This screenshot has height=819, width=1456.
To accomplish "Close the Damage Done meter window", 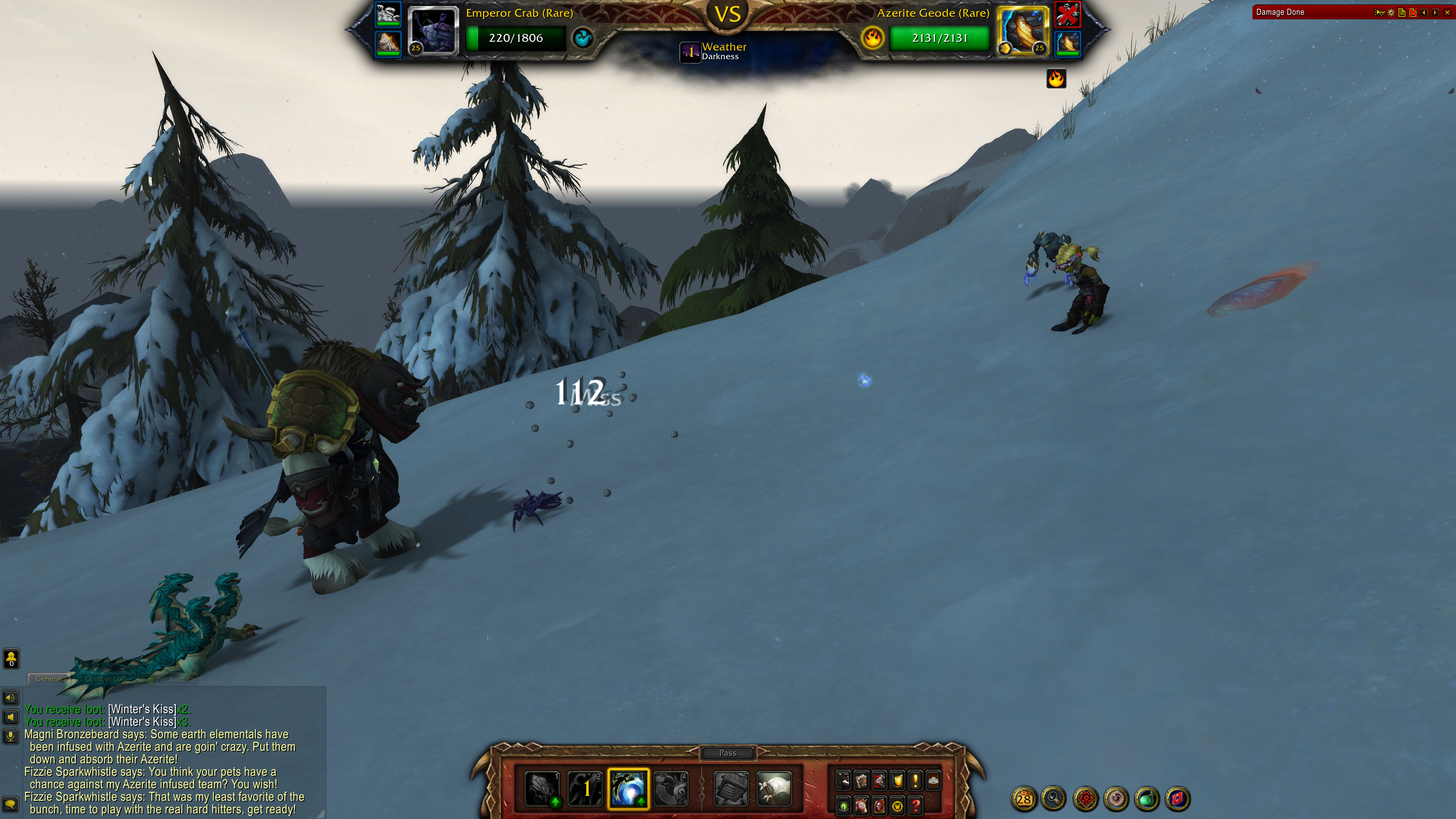I will (x=1447, y=13).
